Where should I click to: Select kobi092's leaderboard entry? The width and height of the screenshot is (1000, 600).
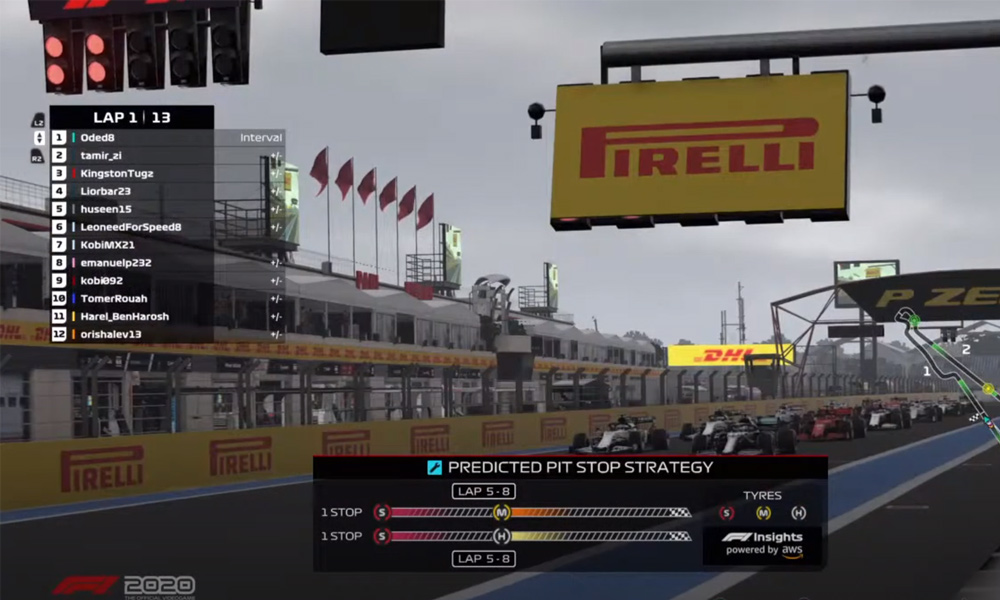(101, 281)
